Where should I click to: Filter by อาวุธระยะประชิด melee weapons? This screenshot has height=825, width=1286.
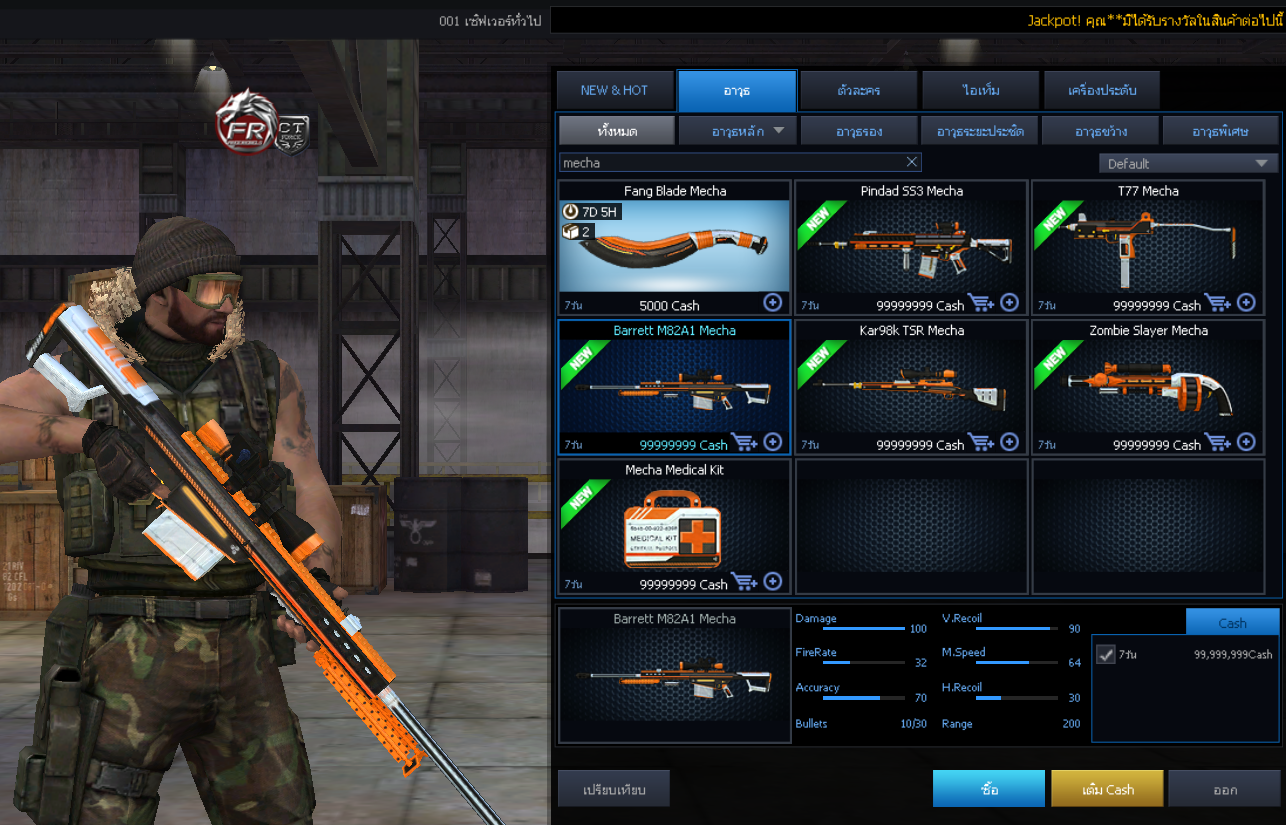(x=979, y=131)
